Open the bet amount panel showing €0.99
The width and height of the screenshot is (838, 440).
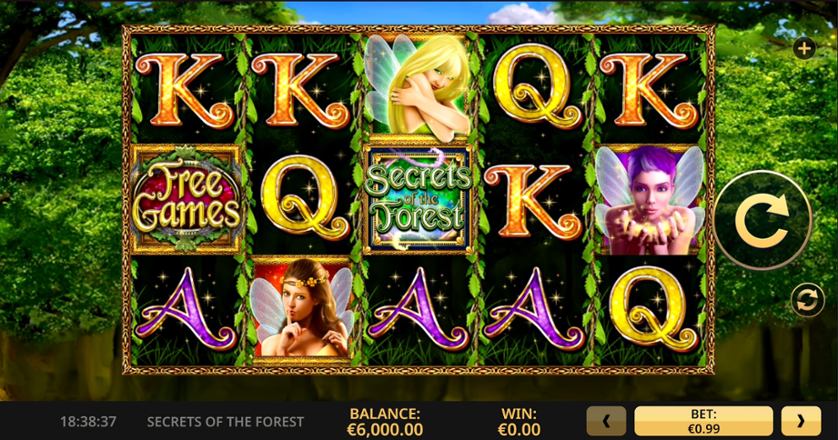click(703, 420)
